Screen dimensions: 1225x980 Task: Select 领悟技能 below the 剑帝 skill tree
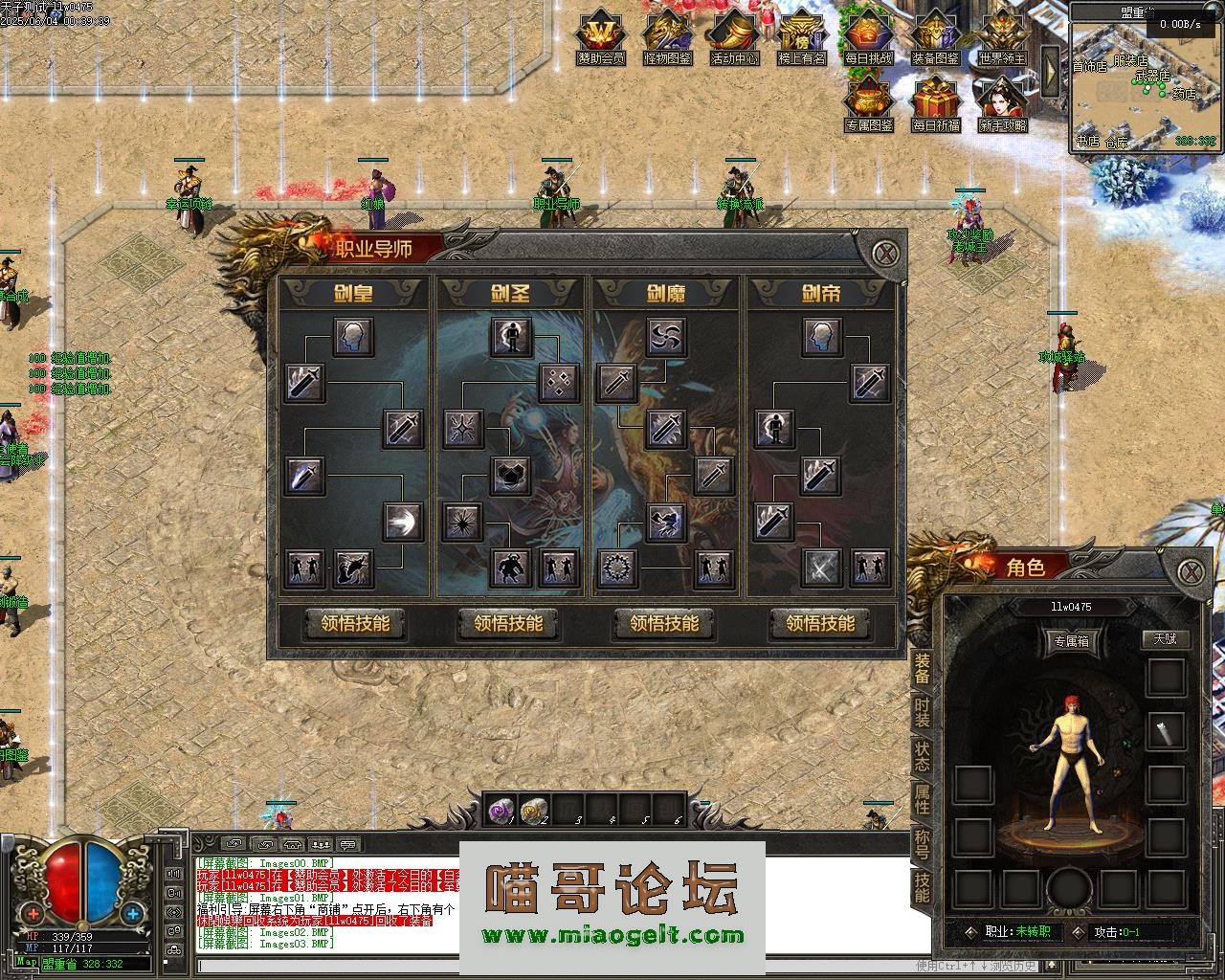(820, 624)
